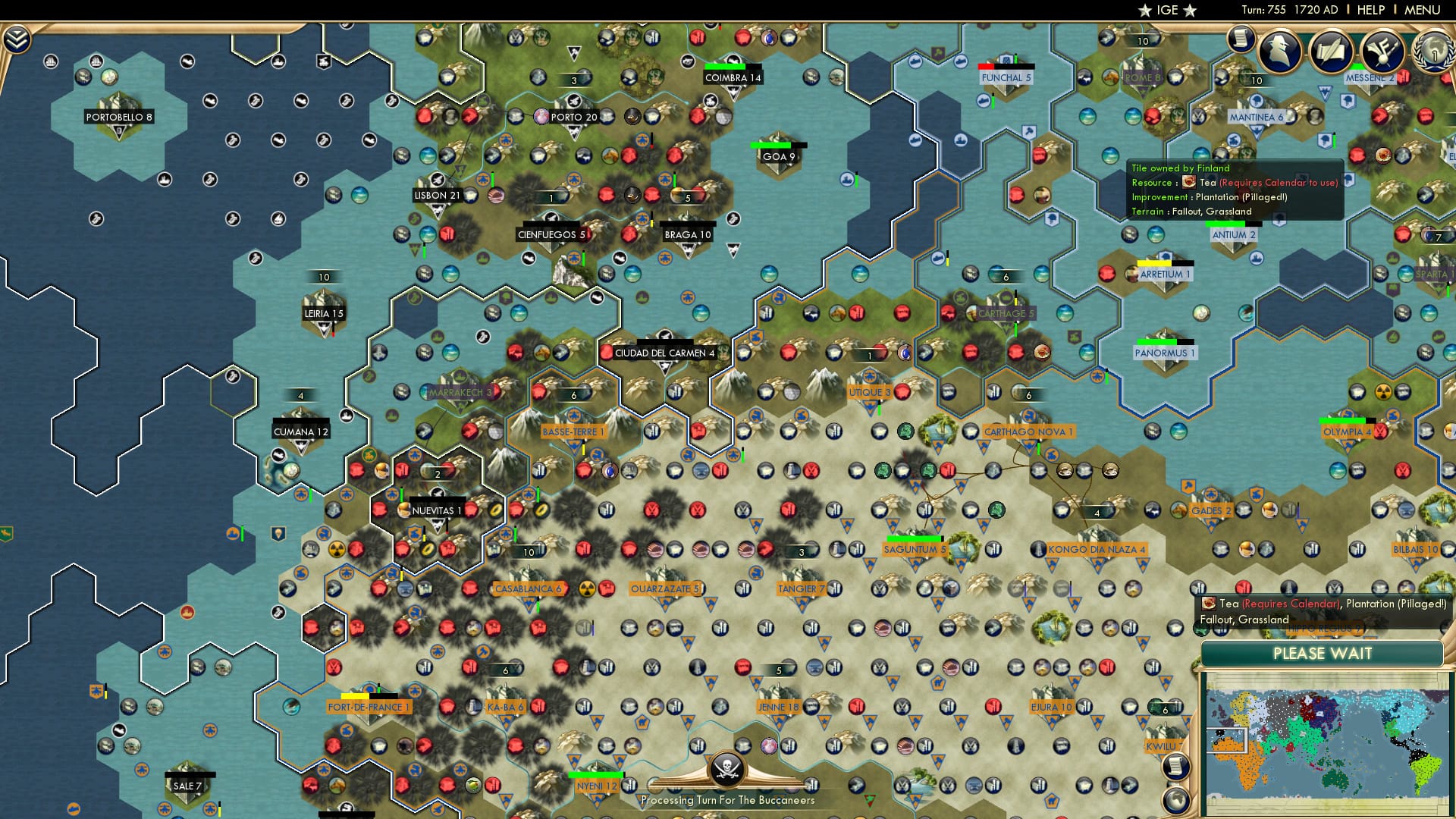The width and height of the screenshot is (1456, 819).
Task: Click the nuclear fallout icon near Ouarzazate
Action: [x=587, y=588]
